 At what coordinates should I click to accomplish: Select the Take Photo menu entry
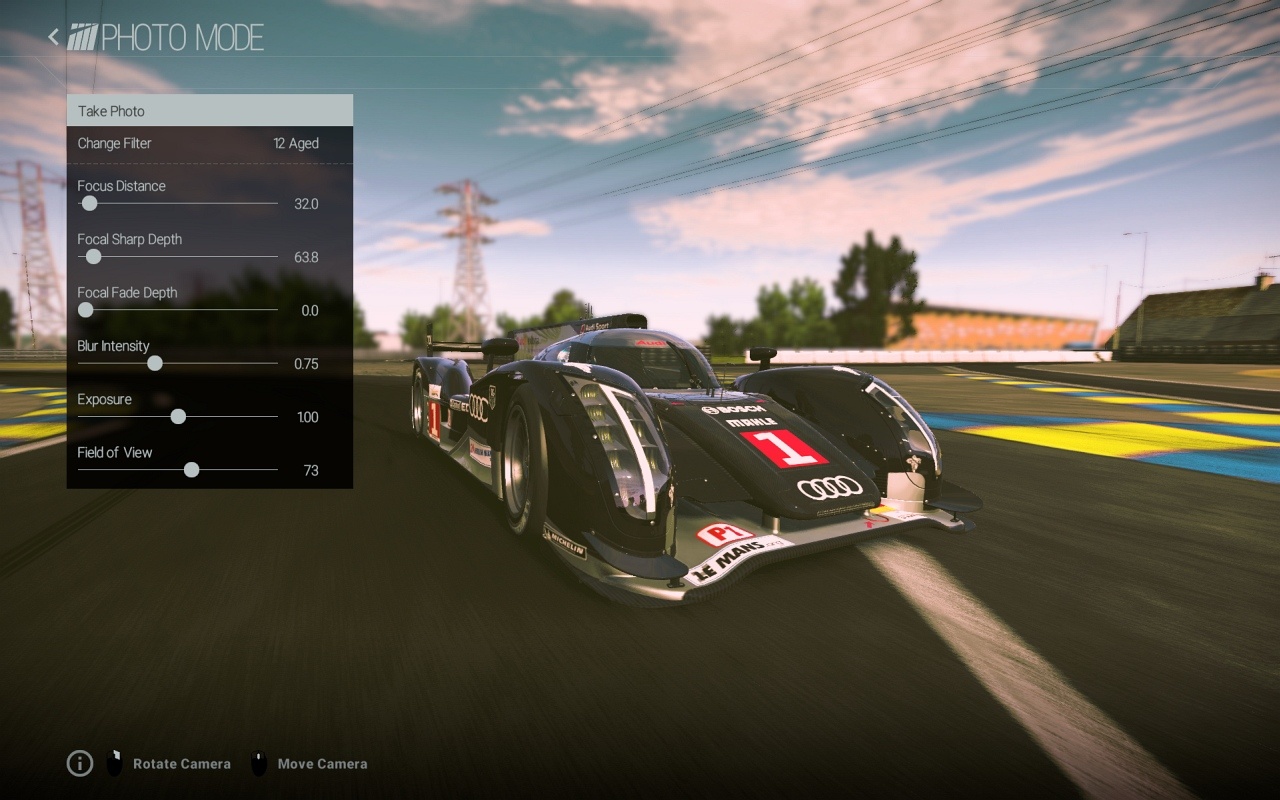click(x=209, y=111)
